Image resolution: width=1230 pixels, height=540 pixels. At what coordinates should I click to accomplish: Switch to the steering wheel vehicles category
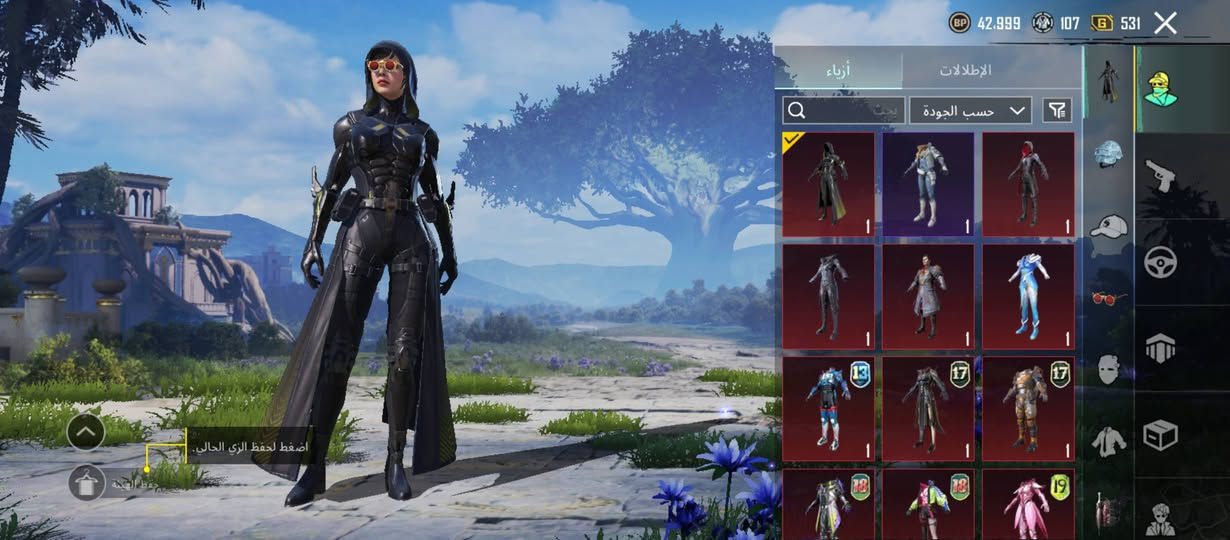(x=1160, y=262)
